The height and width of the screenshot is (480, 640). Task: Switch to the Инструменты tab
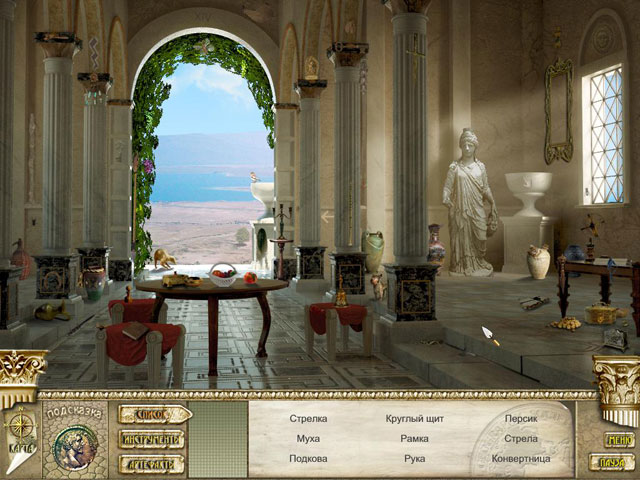pos(152,439)
